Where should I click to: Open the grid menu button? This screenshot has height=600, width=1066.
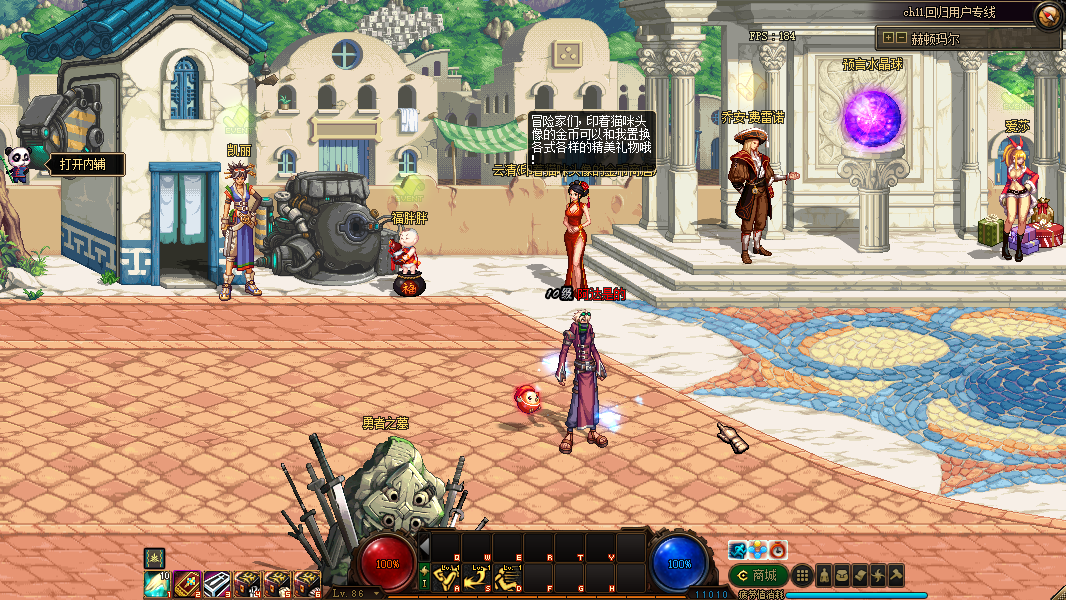pos(801,575)
